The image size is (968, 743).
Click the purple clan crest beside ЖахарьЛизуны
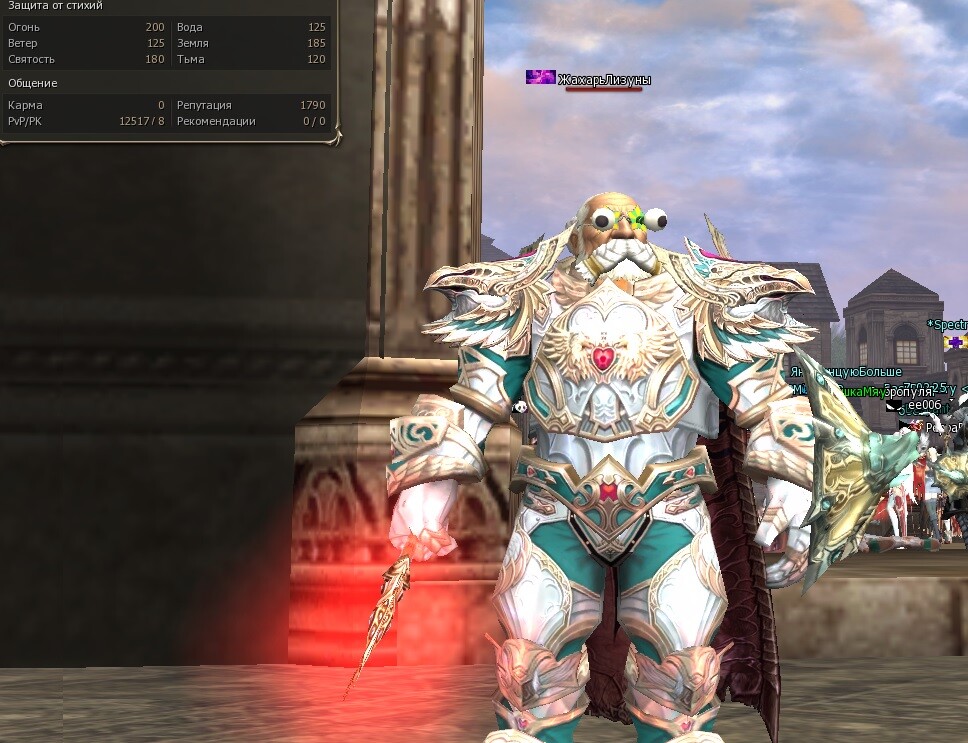click(x=541, y=78)
